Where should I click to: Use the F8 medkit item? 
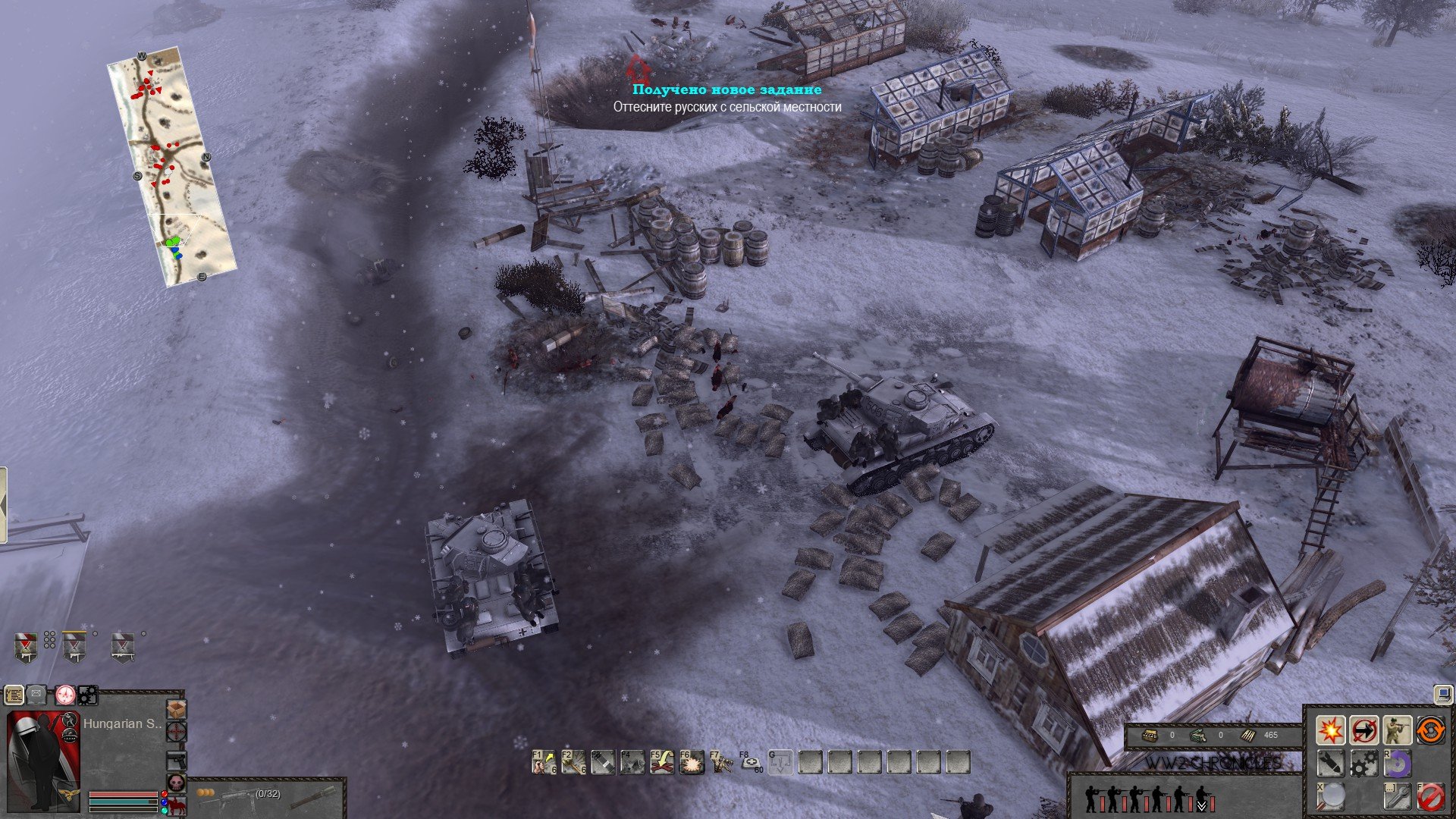click(x=751, y=762)
